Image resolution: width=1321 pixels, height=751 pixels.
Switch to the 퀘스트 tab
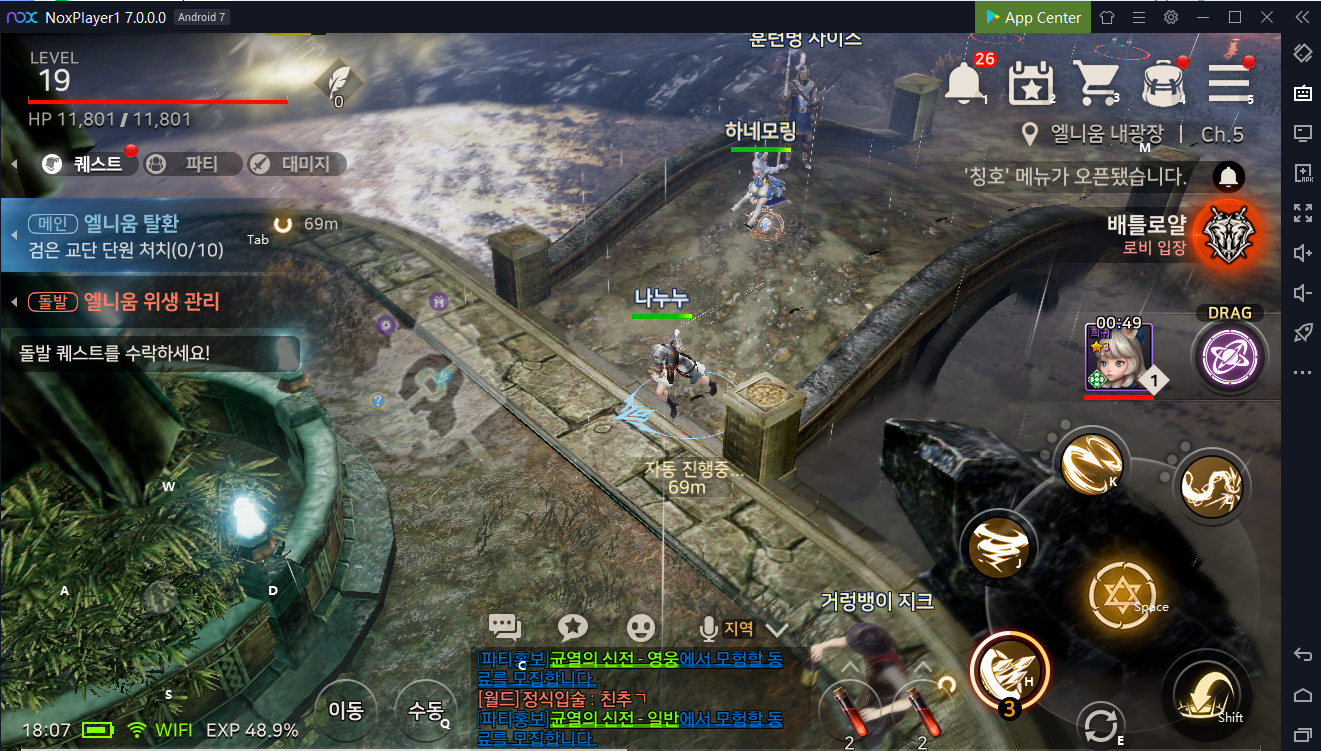point(89,164)
